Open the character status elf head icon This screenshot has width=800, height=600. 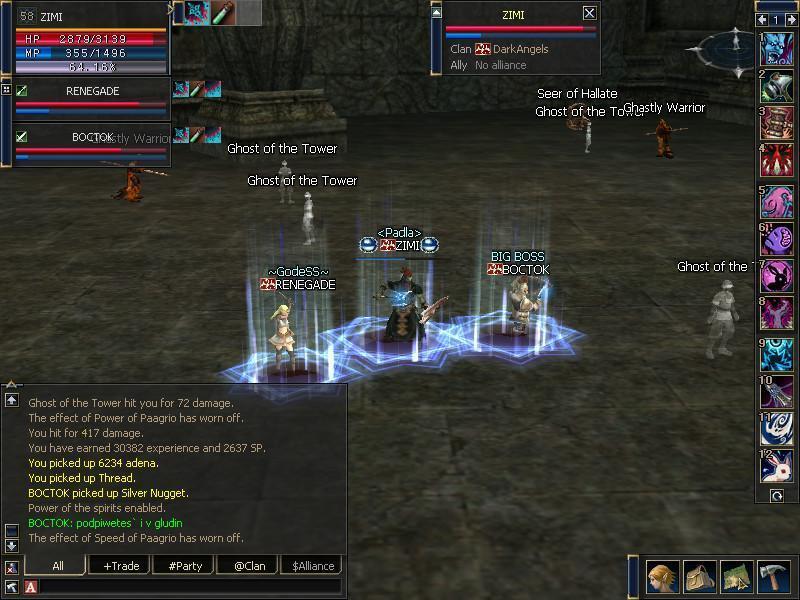click(661, 575)
